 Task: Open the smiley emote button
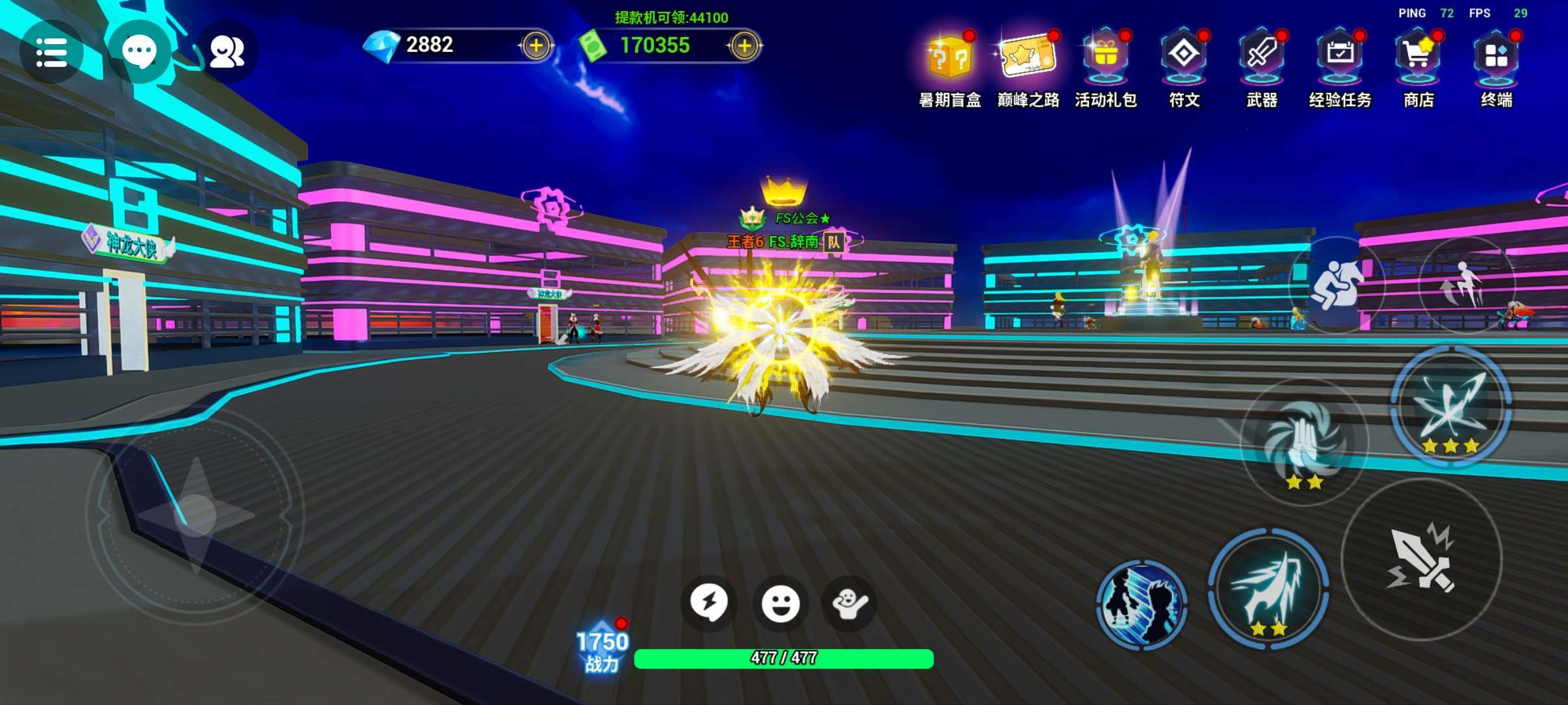click(780, 604)
